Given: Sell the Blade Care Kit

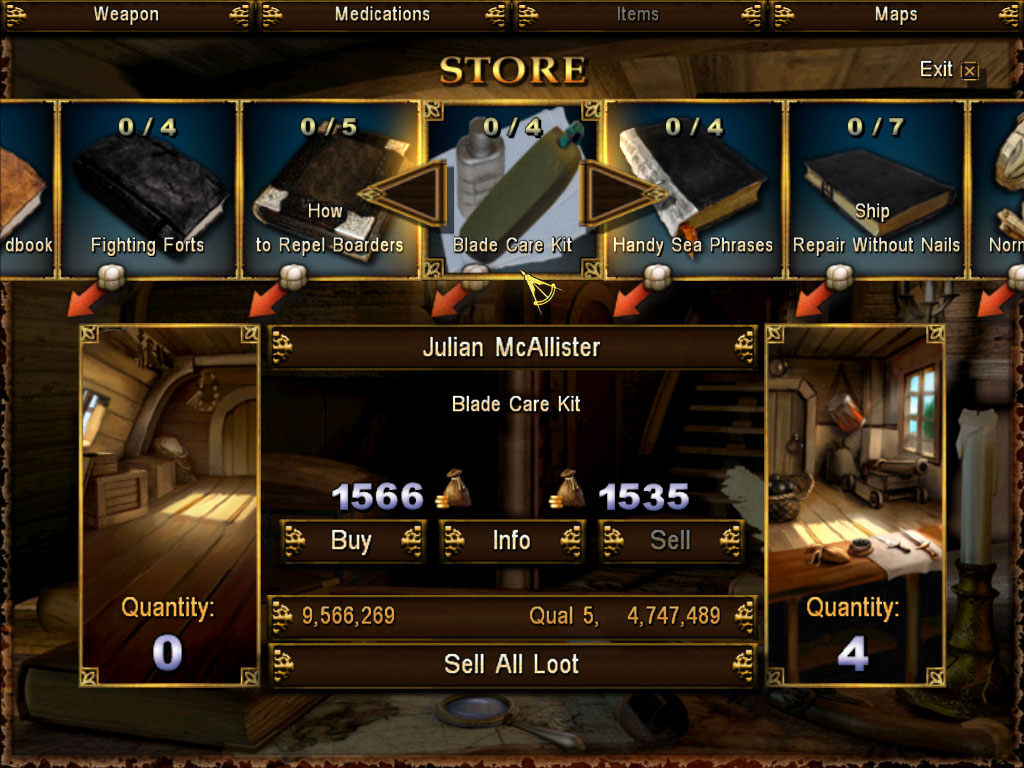Looking at the screenshot, I should (x=670, y=541).
